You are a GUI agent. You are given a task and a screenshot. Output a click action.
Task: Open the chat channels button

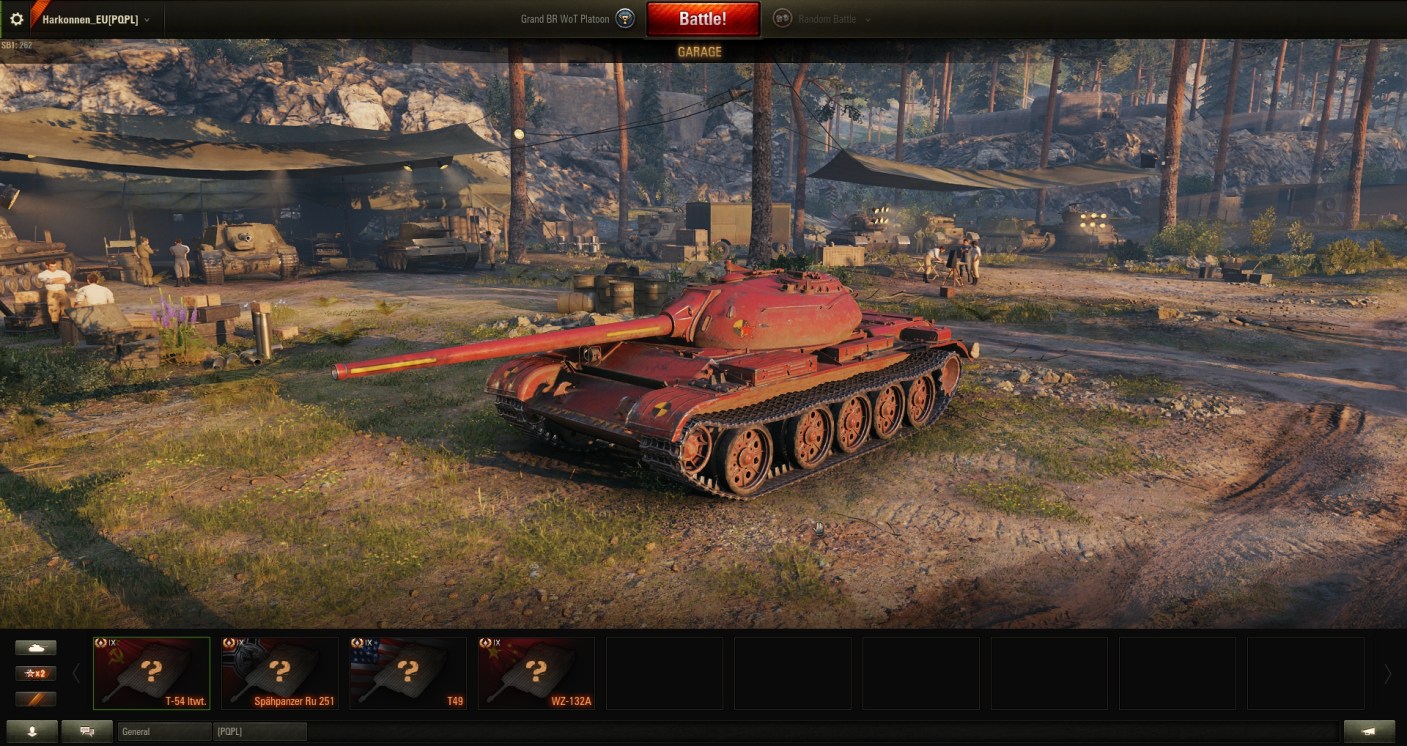click(87, 731)
